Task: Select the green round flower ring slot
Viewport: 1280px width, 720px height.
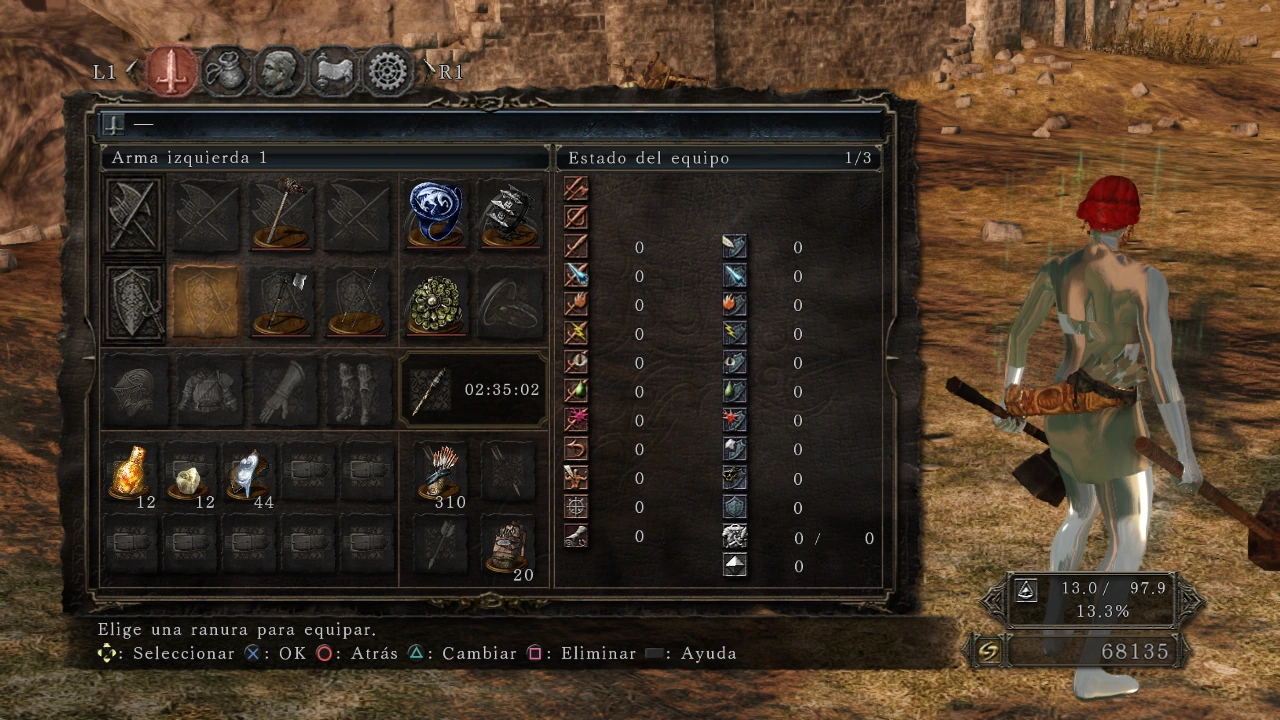Action: (x=435, y=301)
